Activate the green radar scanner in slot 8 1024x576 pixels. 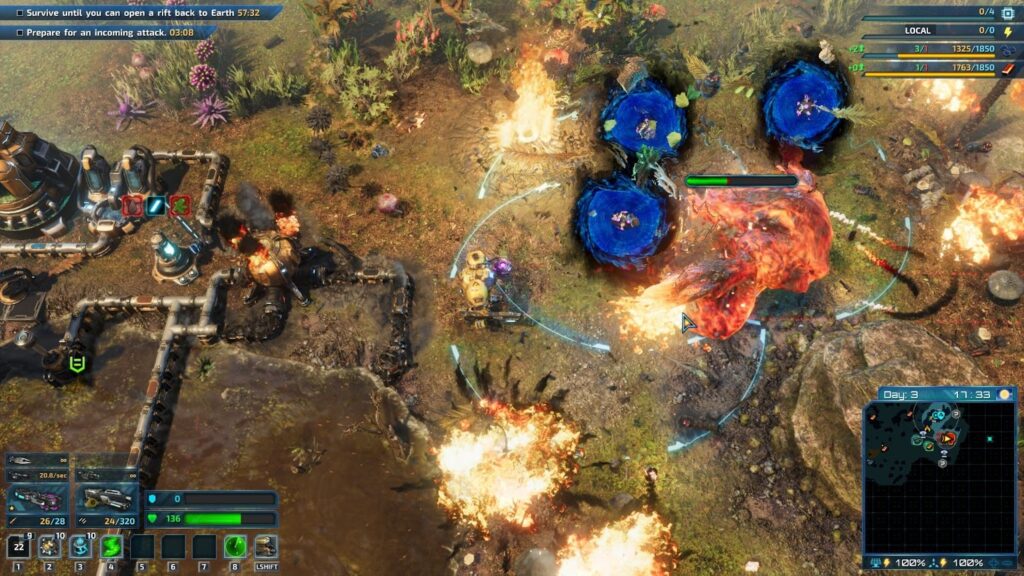(x=235, y=546)
